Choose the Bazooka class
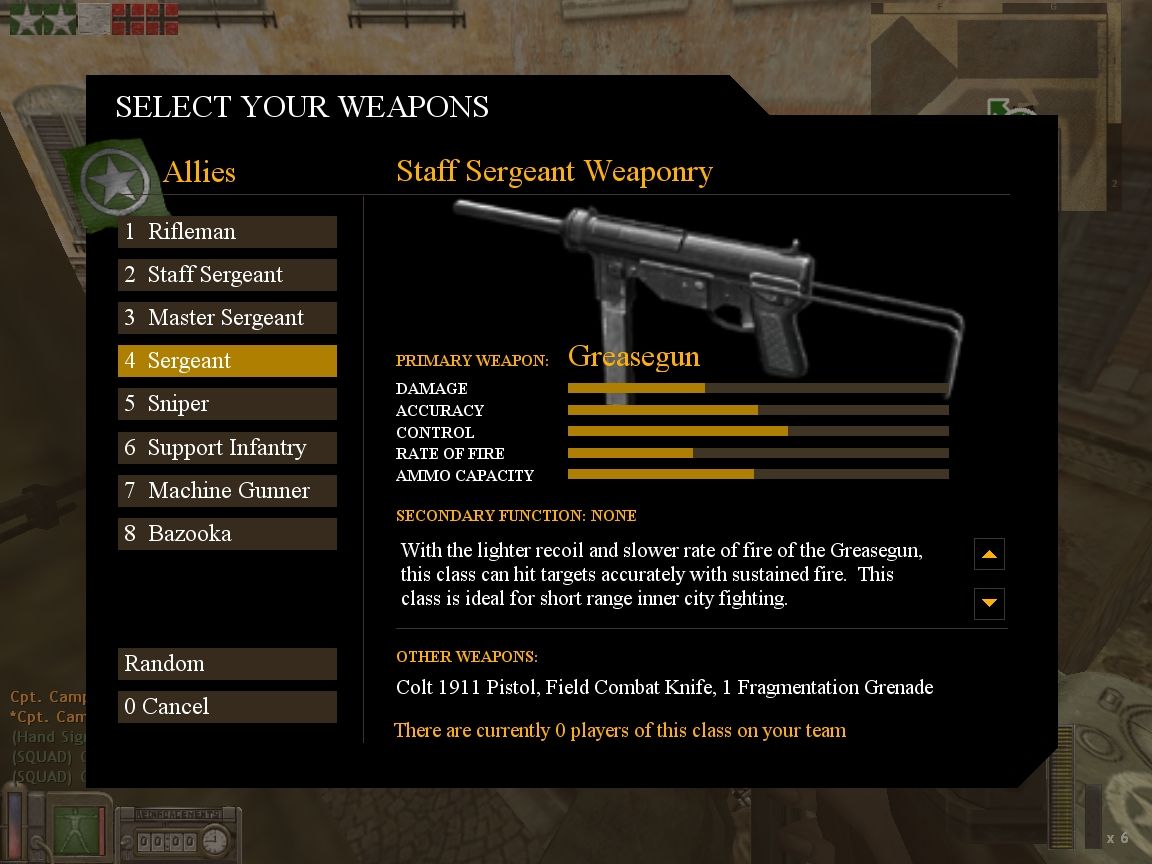 coord(227,534)
